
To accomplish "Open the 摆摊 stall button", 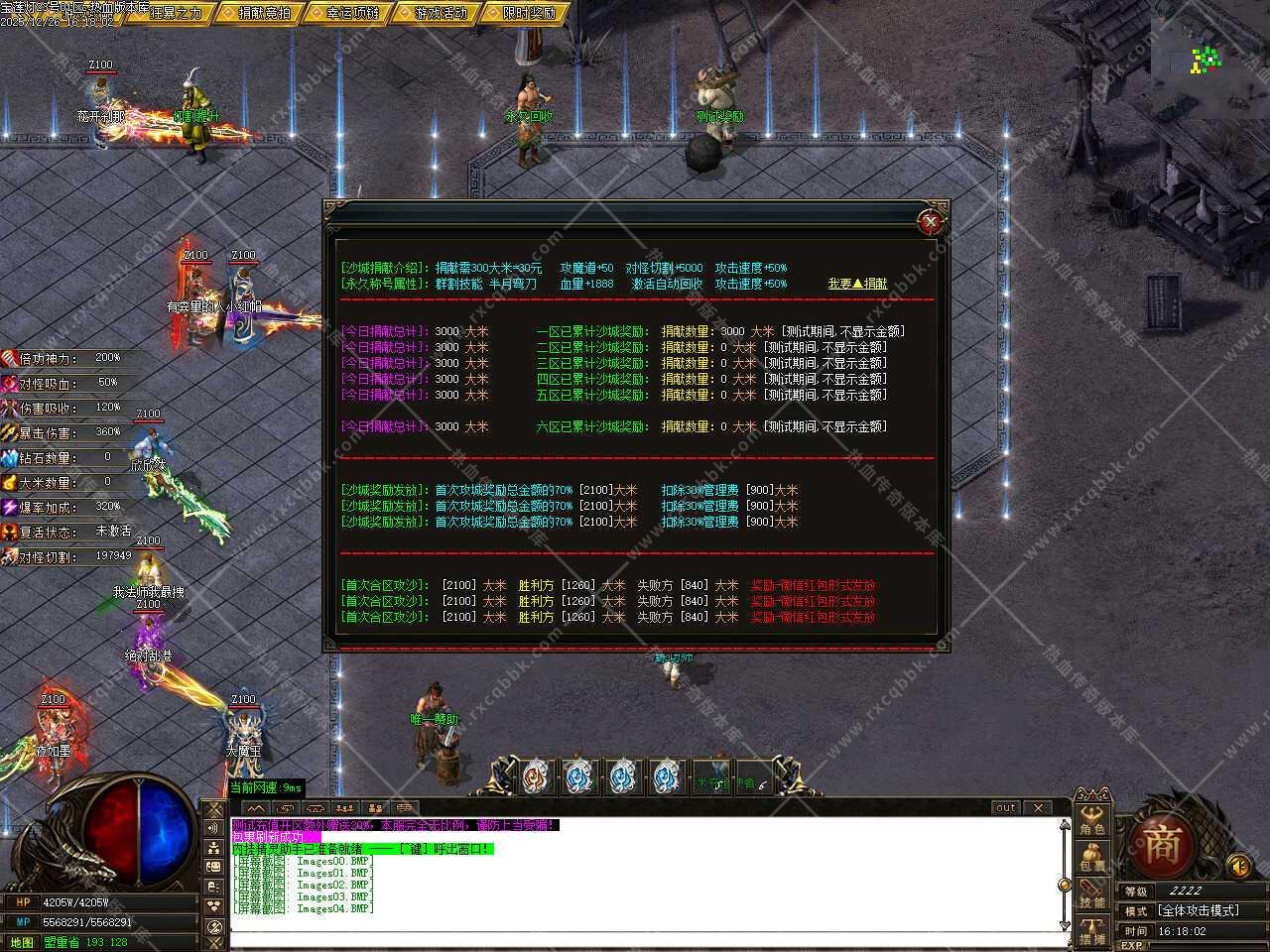I will pos(1092,932).
